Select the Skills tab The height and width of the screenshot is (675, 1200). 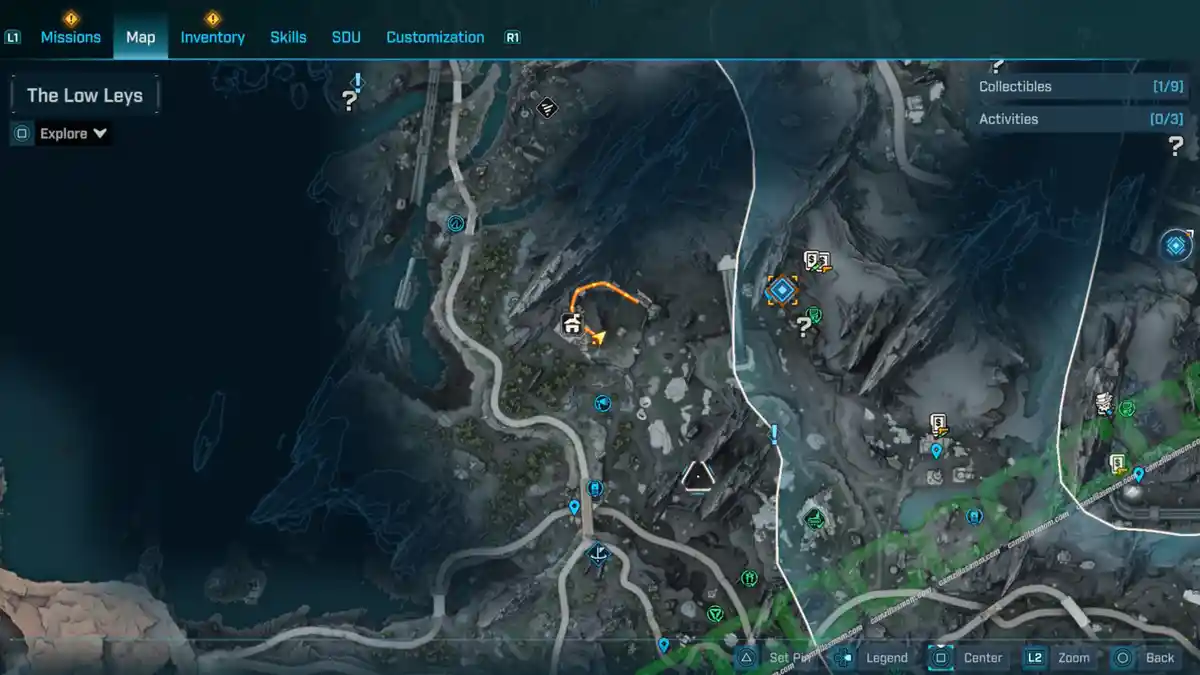tap(288, 37)
